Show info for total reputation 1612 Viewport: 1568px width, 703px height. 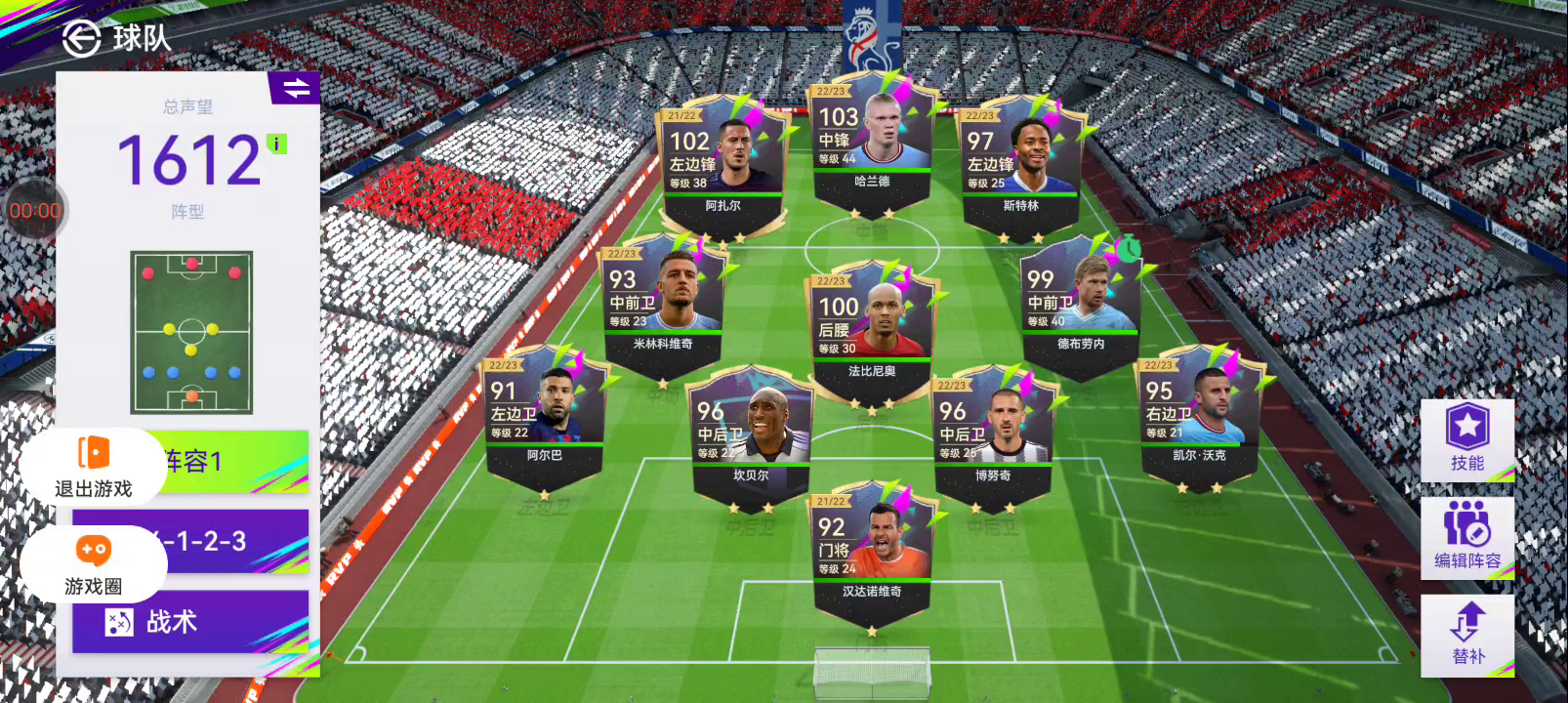[x=277, y=145]
